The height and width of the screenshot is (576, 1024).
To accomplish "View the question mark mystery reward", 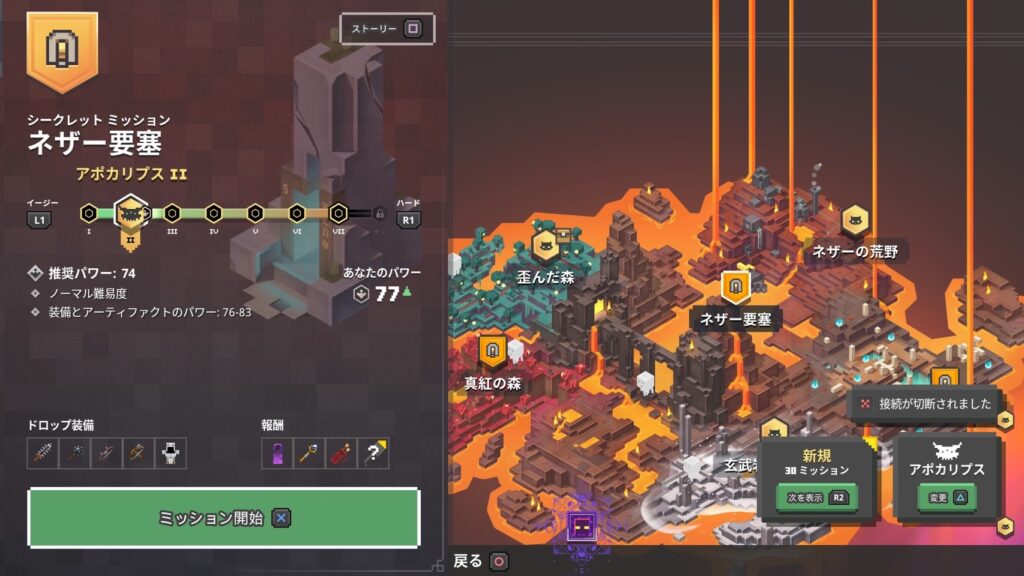I will point(373,453).
